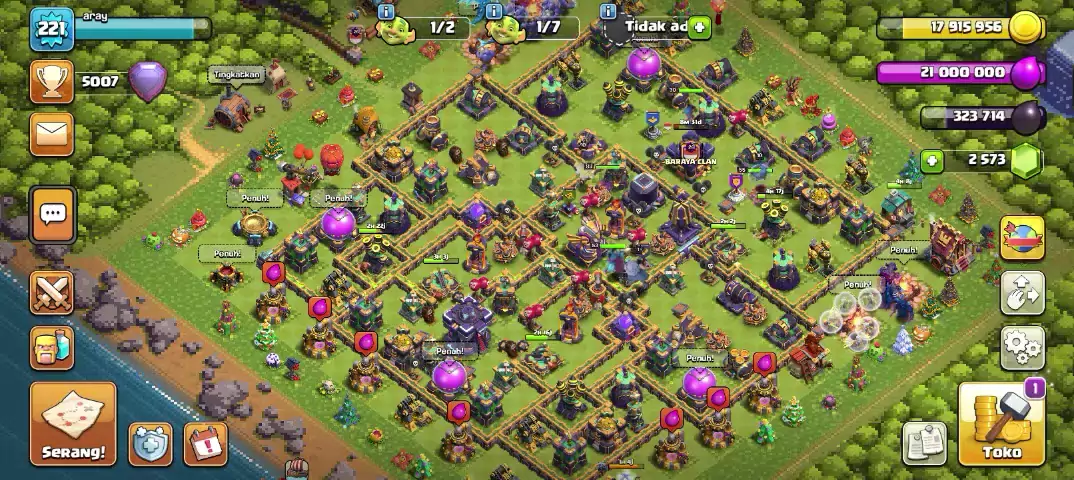Open the globe with red banner icon
1074x480 pixels.
pos(1022,238)
